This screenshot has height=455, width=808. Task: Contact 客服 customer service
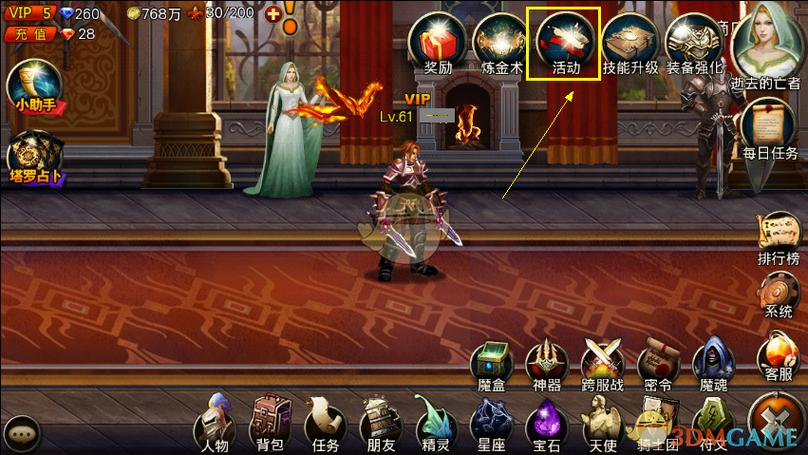click(x=778, y=357)
